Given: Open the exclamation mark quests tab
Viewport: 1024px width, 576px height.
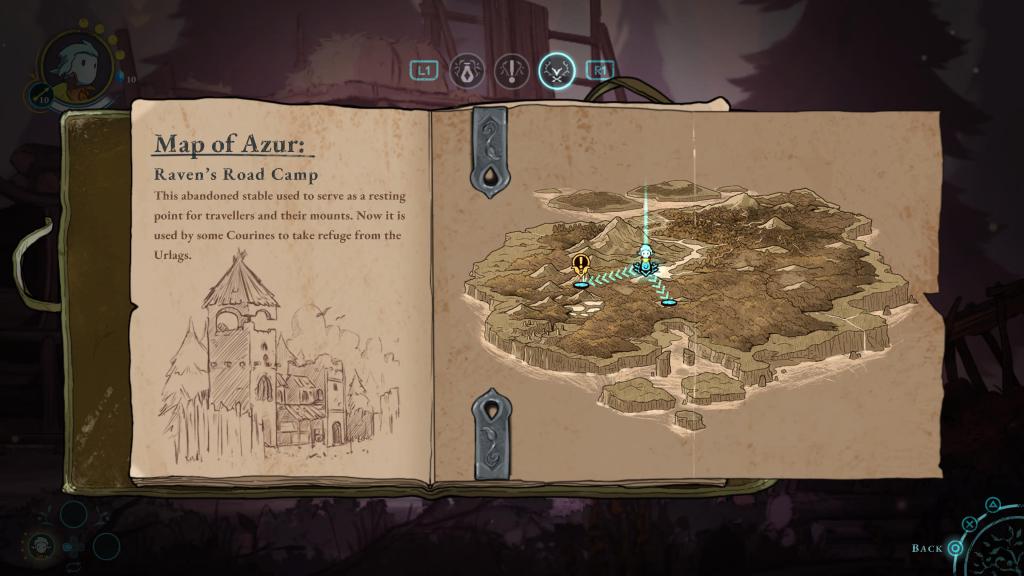Looking at the screenshot, I should [x=512, y=70].
